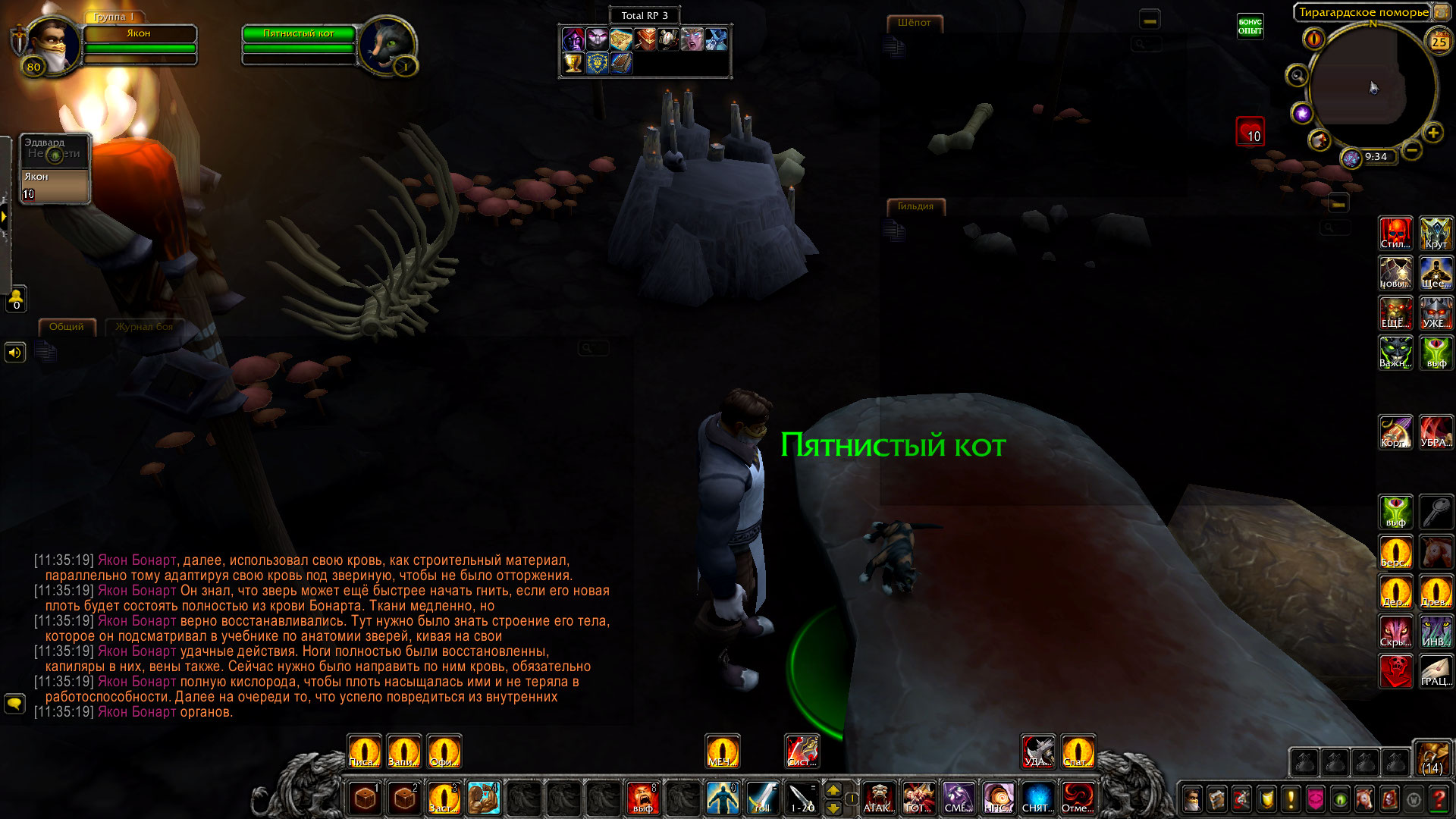This screenshot has width=1456, height=819.
Task: Open the Гильдия guild chat tab
Action: (x=915, y=206)
